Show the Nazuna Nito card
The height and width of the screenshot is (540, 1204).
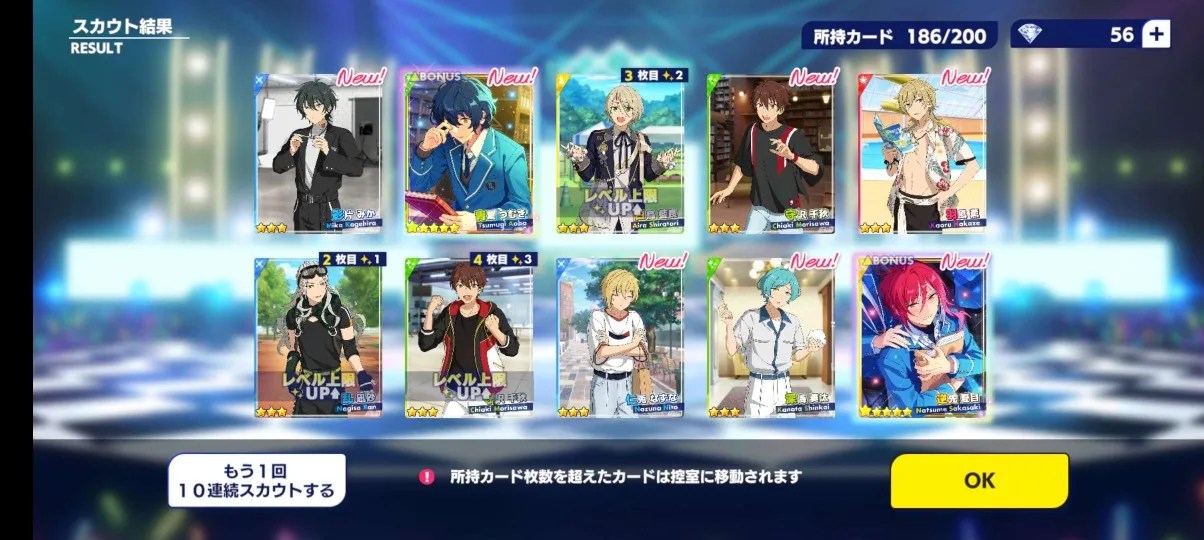pos(620,337)
